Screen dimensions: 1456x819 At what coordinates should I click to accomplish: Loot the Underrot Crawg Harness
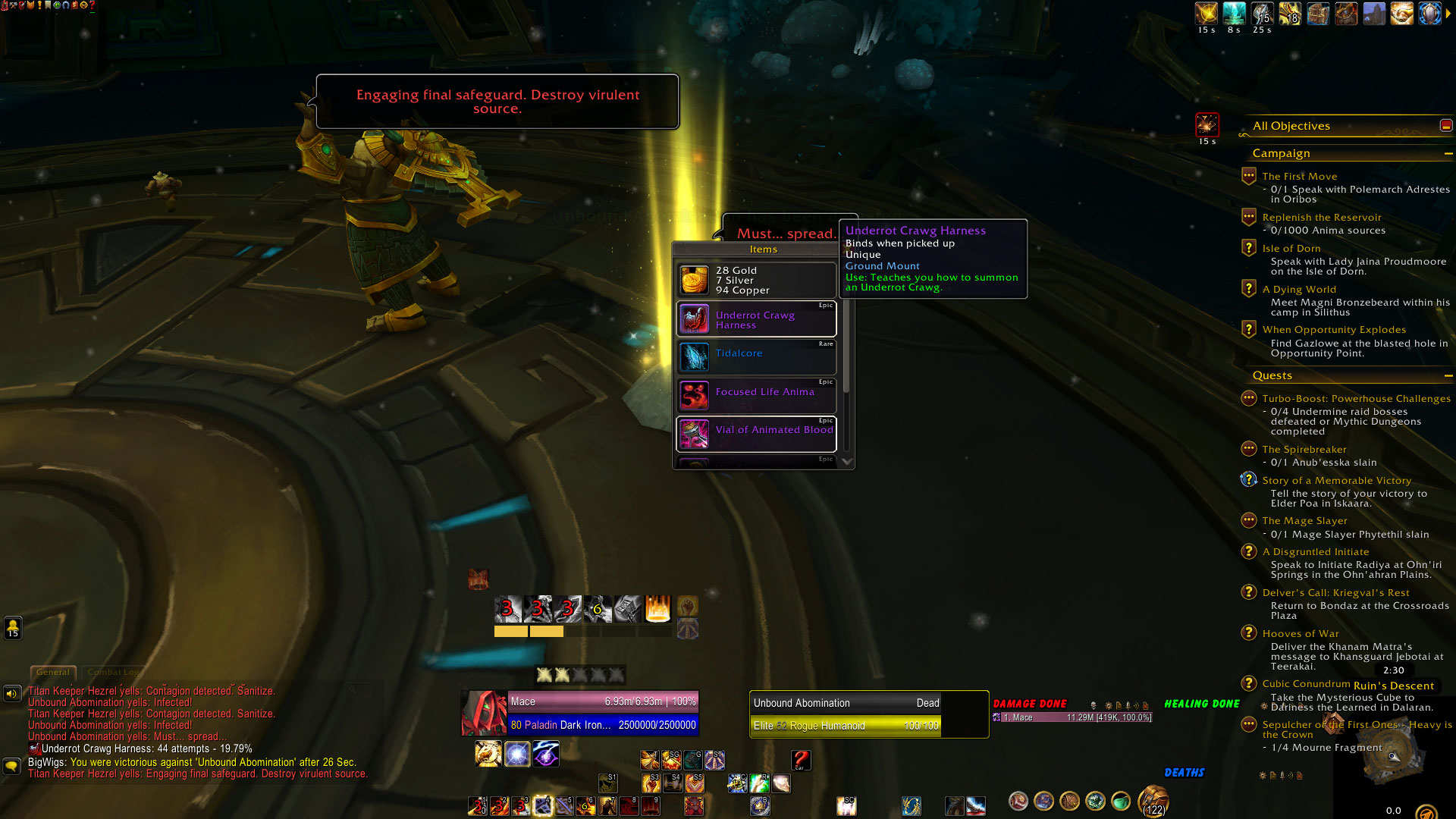(756, 320)
